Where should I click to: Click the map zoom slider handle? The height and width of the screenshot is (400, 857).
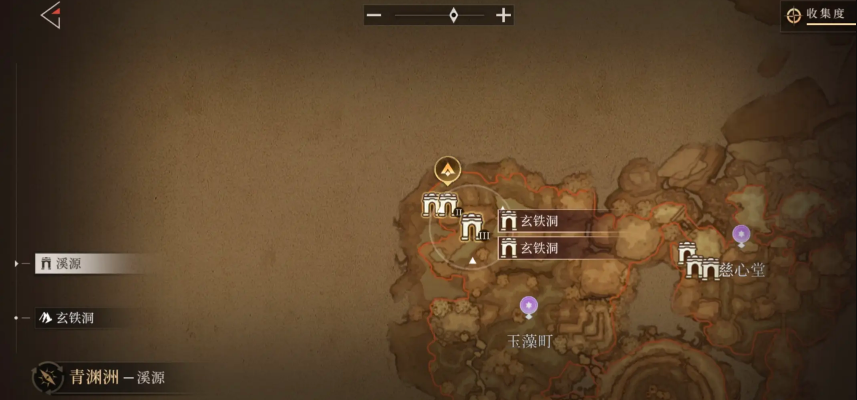(x=453, y=15)
